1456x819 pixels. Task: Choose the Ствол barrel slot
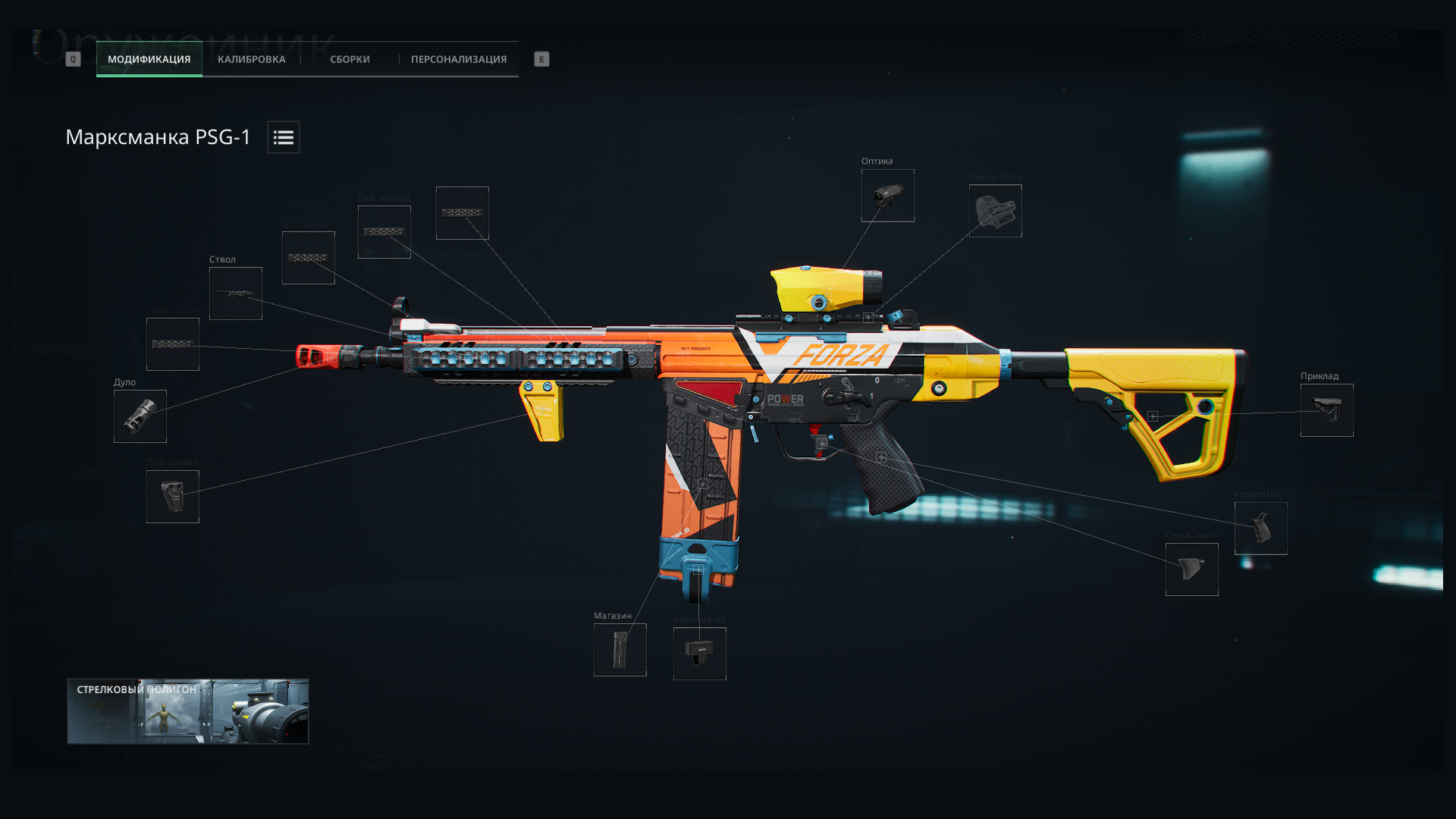tap(235, 293)
